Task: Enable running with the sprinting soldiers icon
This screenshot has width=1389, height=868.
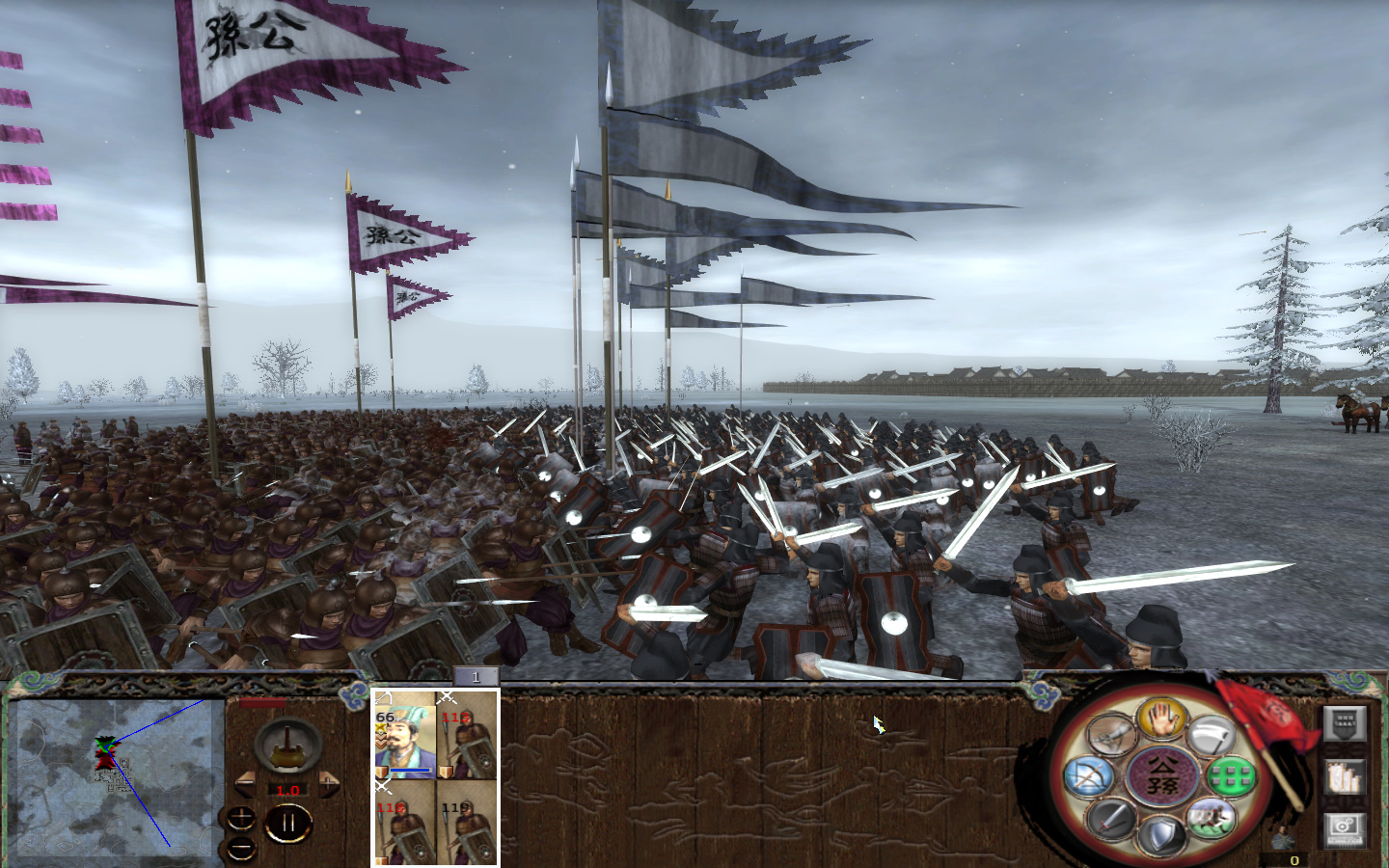Action: [x=1210, y=820]
